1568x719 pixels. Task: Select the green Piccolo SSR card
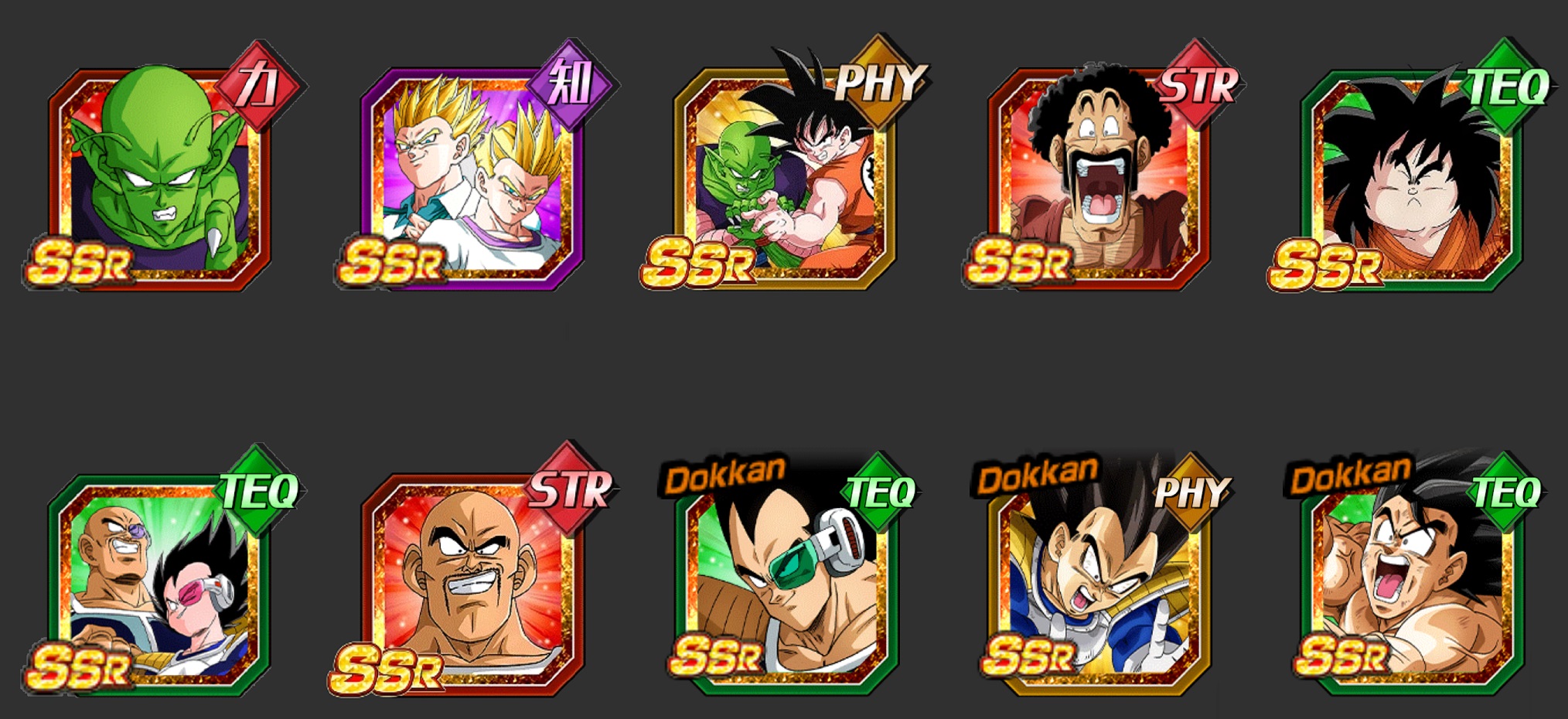tap(159, 178)
